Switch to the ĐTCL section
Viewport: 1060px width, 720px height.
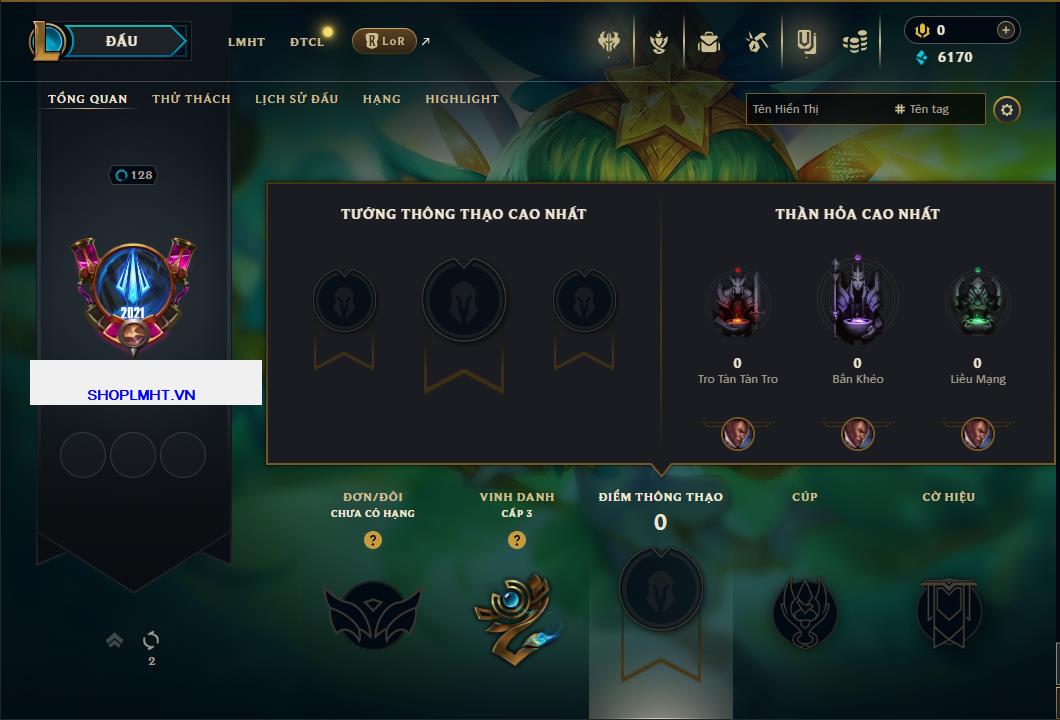[307, 42]
